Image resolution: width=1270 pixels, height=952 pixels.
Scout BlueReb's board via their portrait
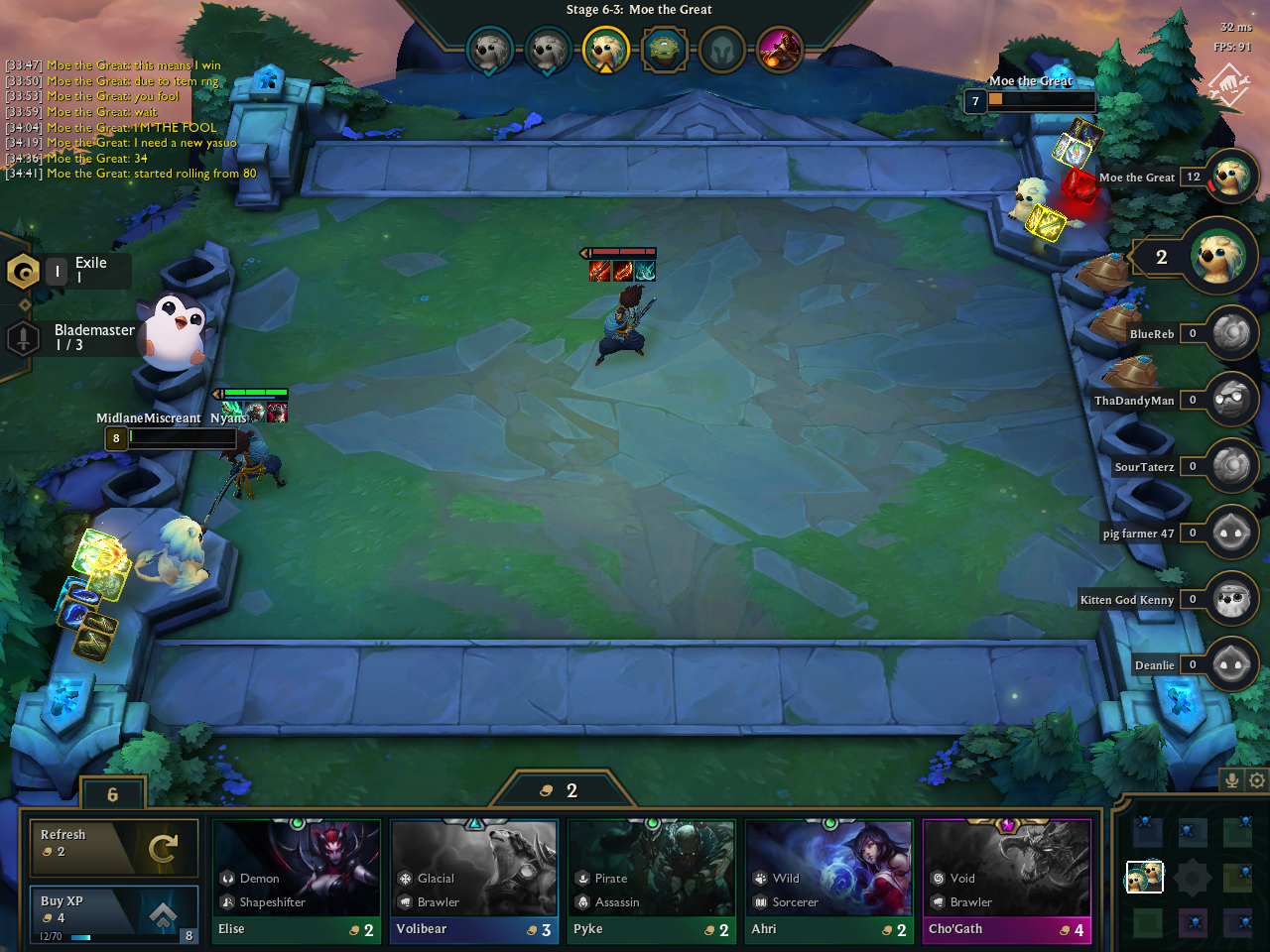(x=1230, y=333)
